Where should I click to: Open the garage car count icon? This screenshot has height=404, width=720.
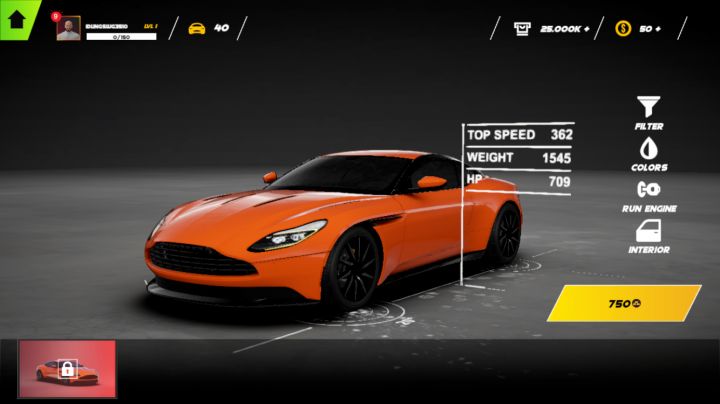click(197, 28)
